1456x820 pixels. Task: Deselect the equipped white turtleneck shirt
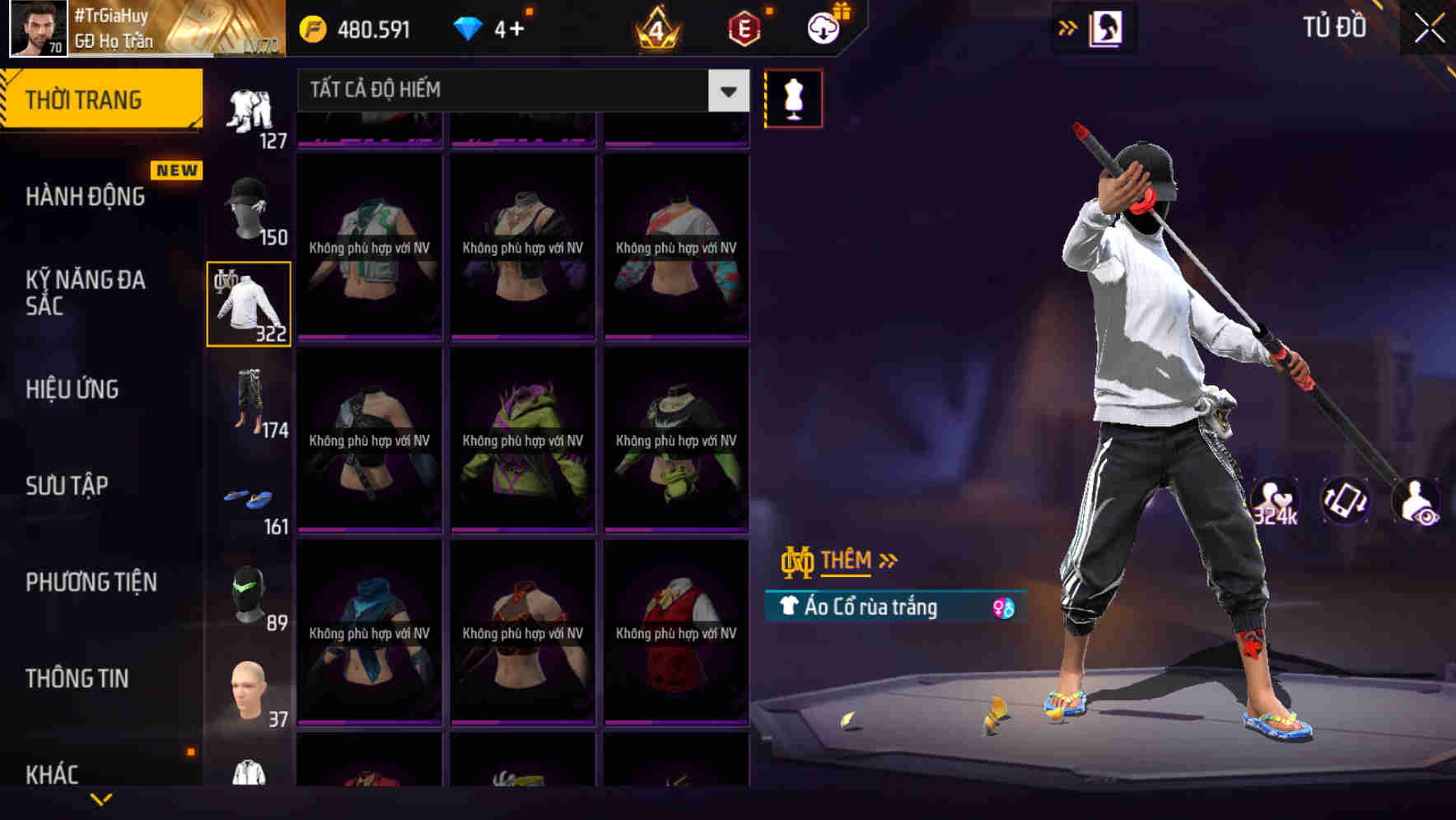(249, 303)
